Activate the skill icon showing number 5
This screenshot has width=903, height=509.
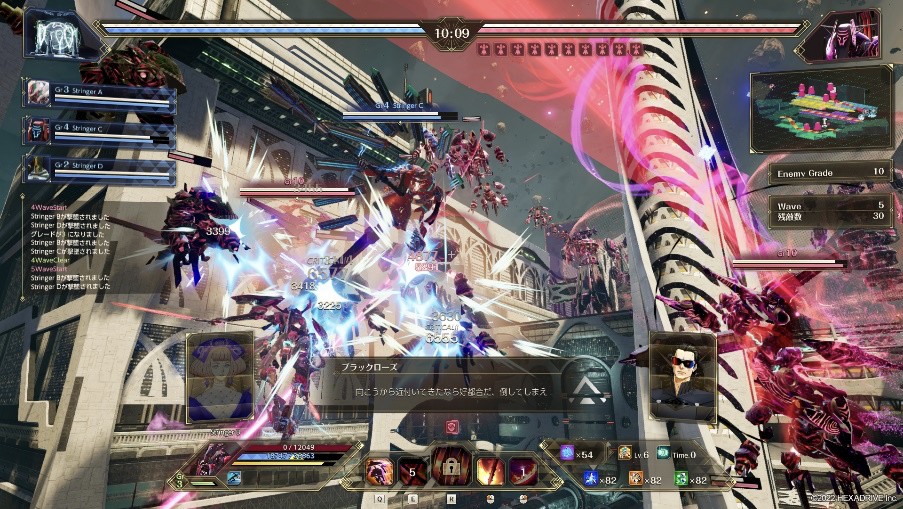click(x=412, y=469)
